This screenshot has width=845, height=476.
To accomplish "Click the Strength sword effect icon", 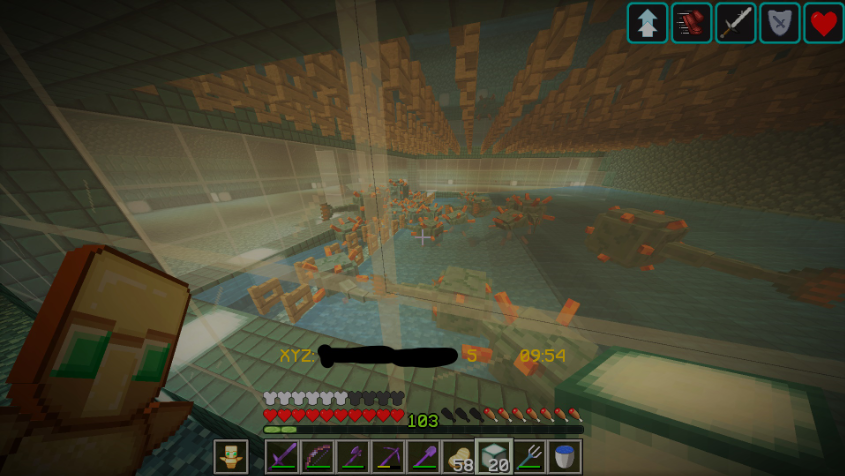I will [x=735, y=23].
